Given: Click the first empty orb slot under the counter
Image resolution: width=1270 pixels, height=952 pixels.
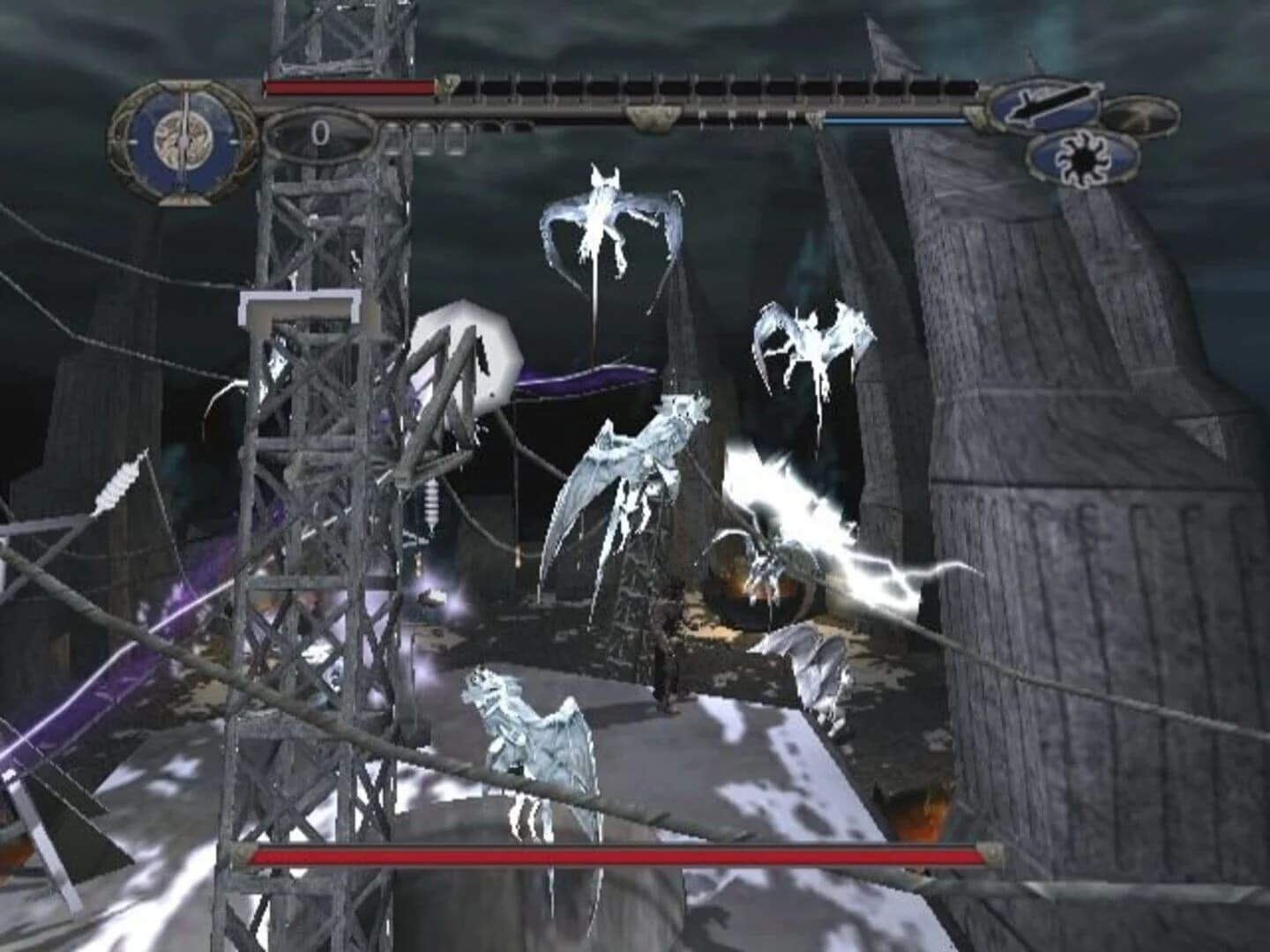Looking at the screenshot, I should [393, 137].
